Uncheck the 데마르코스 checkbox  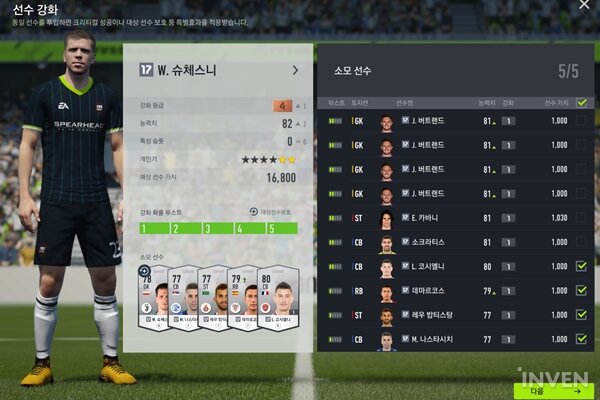click(x=581, y=292)
